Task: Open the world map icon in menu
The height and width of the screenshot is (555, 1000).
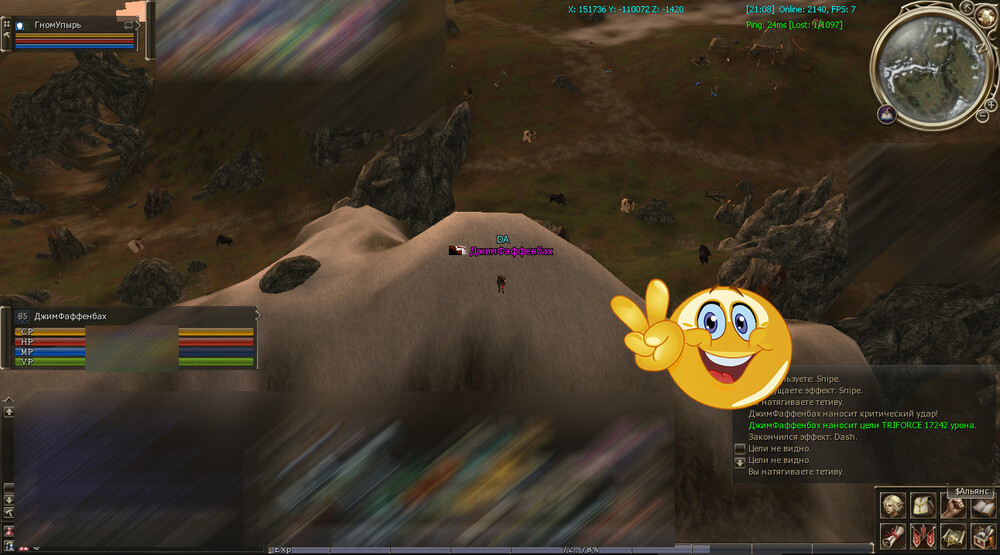Action: (952, 535)
